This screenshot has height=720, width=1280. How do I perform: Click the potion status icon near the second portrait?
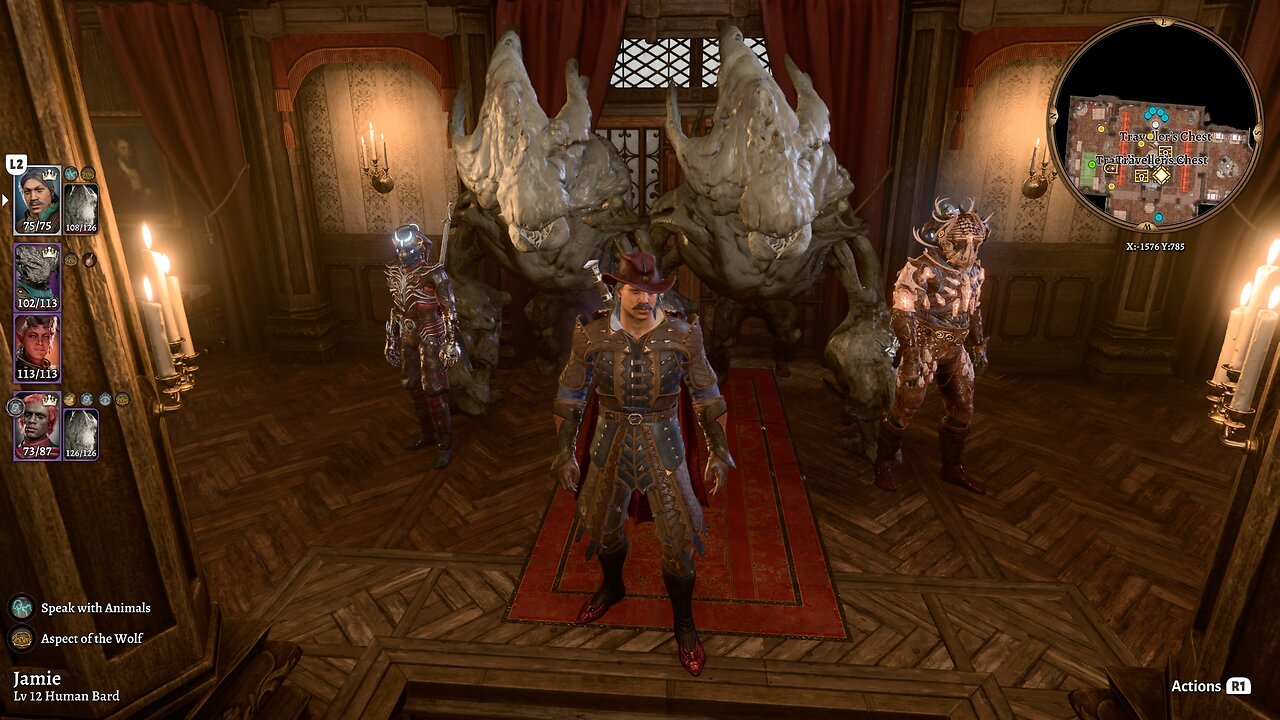pyautogui.click(x=88, y=259)
